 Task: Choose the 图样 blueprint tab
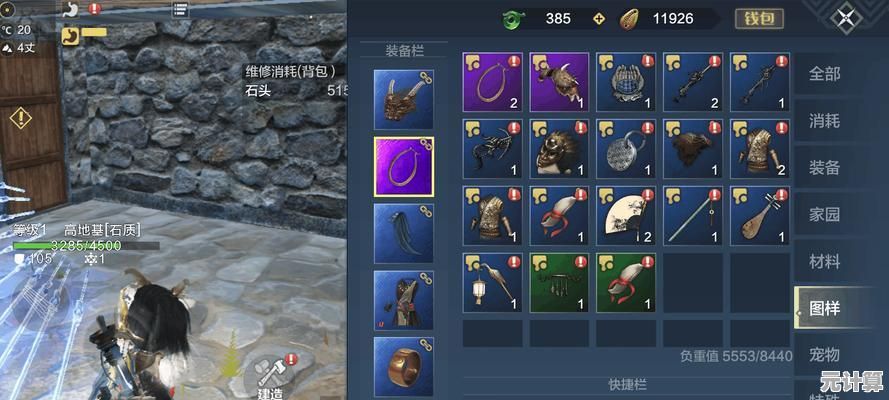pyautogui.click(x=824, y=309)
